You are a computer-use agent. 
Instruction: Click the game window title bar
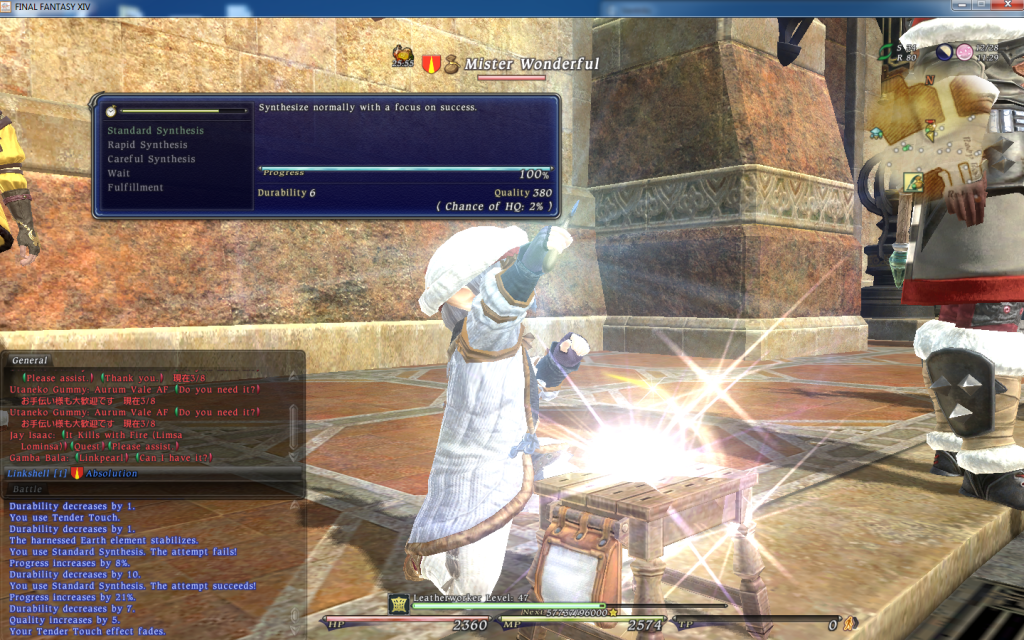(300, 6)
